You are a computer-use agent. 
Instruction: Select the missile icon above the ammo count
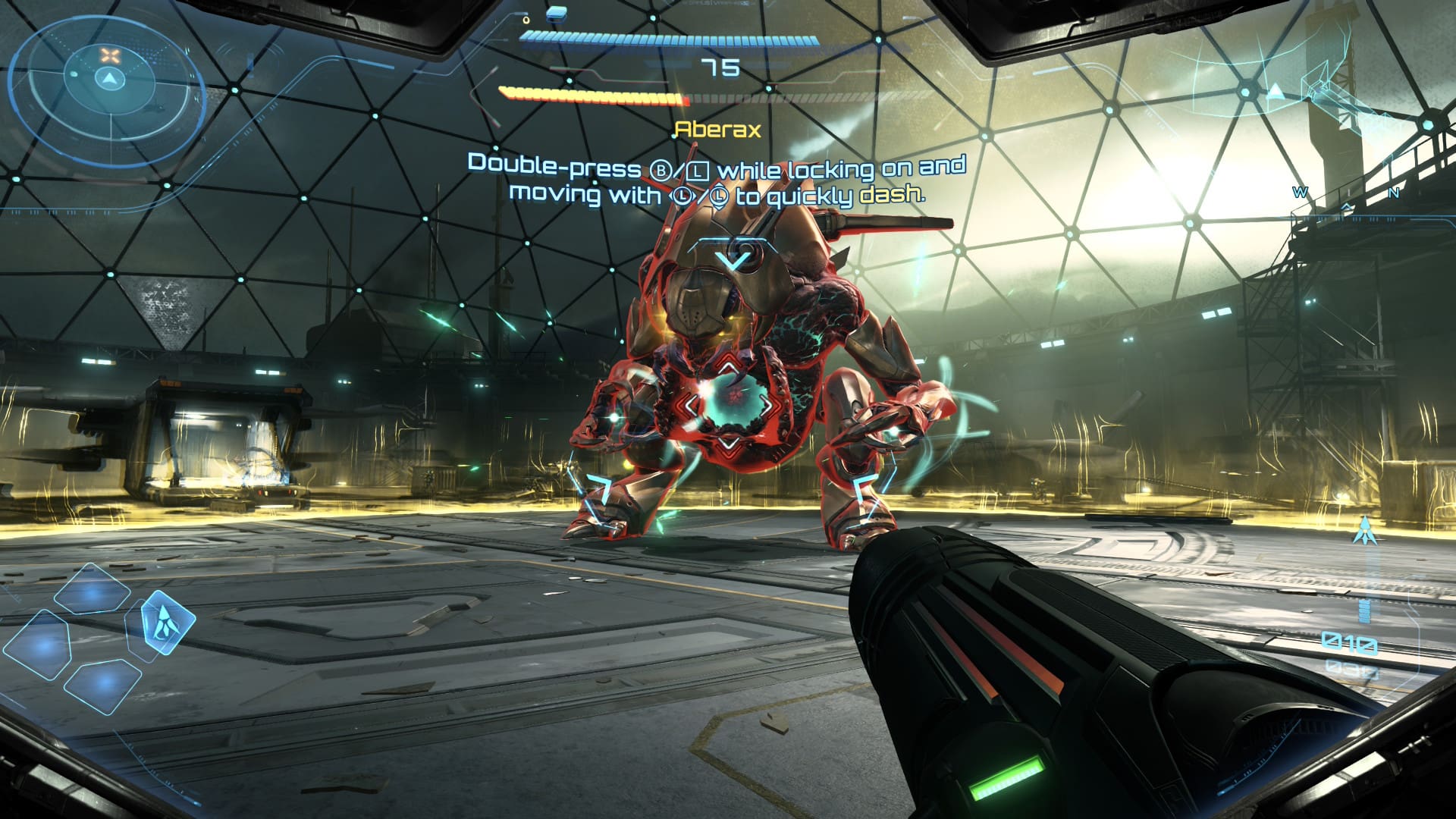coord(1365,529)
